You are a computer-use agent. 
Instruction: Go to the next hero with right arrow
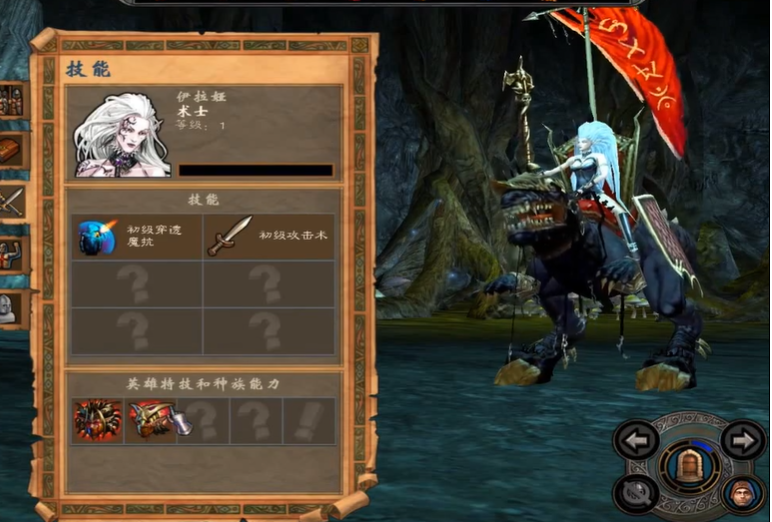click(x=741, y=440)
